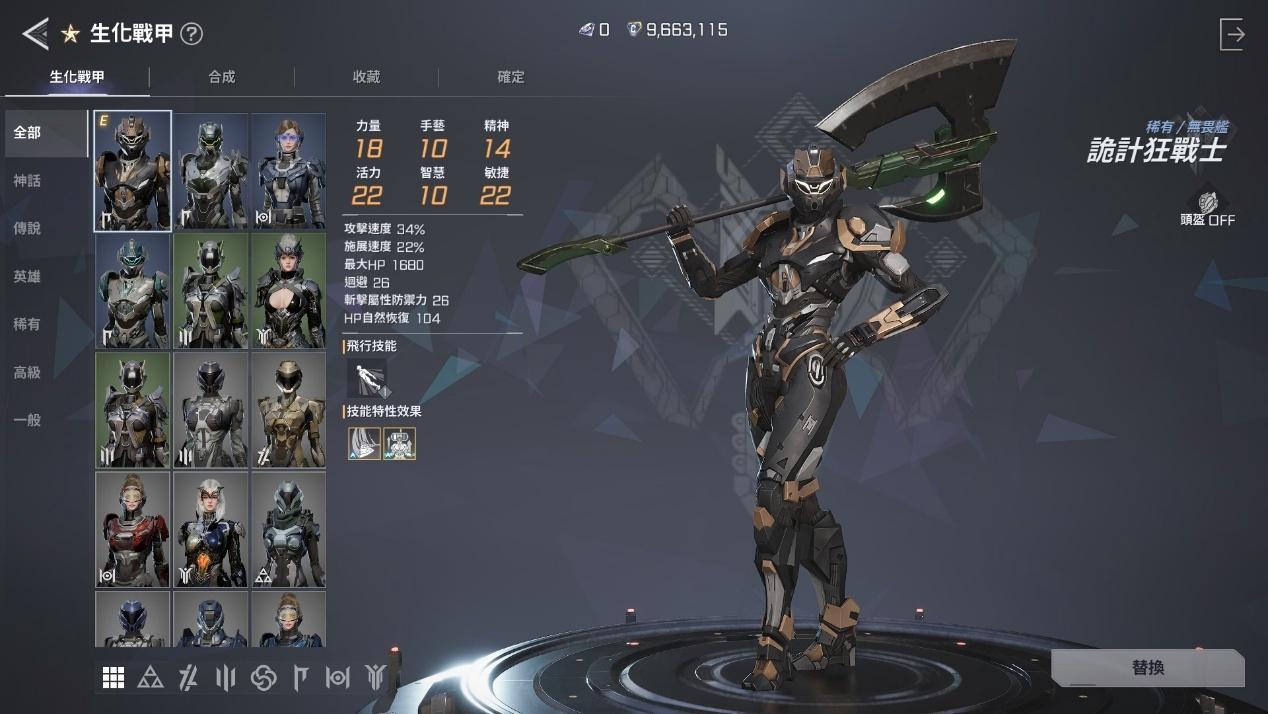The height and width of the screenshot is (714, 1268).
Task: Filter armor by 傳說 rarity
Action: coord(28,229)
